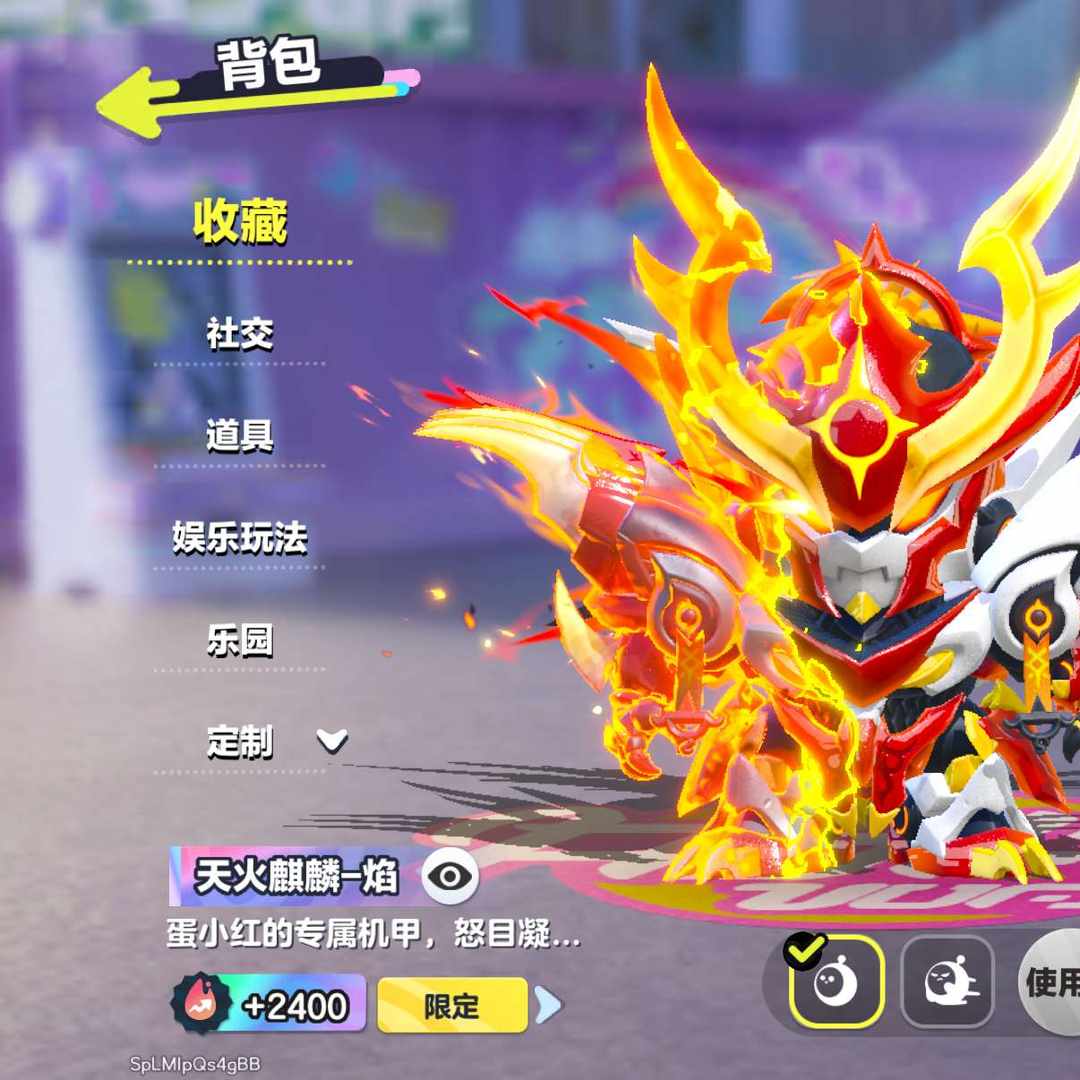The height and width of the screenshot is (1080, 1080).
Task: Expand the 定制 customization dropdown
Action: pos(331,742)
